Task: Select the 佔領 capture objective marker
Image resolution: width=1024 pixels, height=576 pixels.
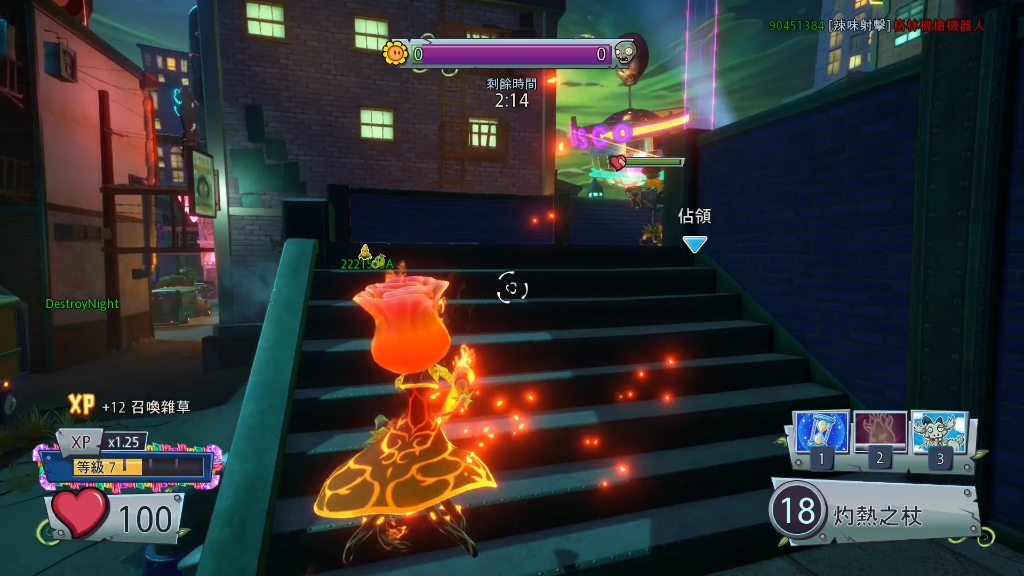Action: click(x=694, y=243)
